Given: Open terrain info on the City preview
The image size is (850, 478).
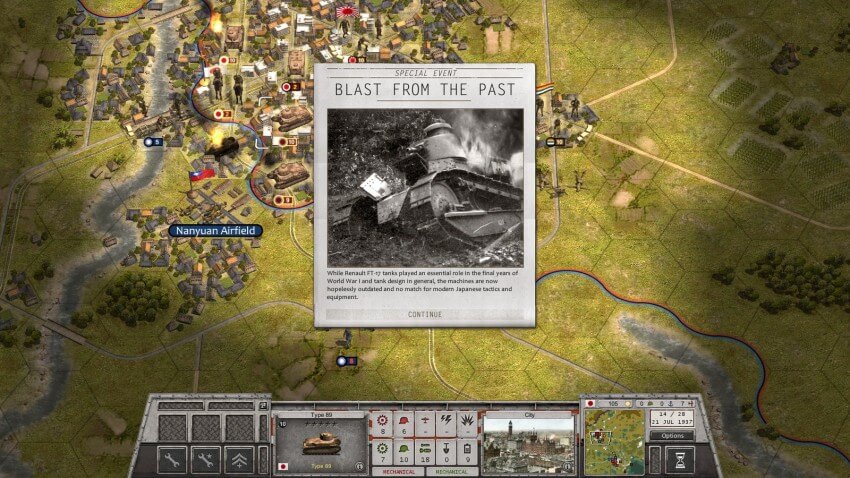Looking at the screenshot, I should pos(569,467).
